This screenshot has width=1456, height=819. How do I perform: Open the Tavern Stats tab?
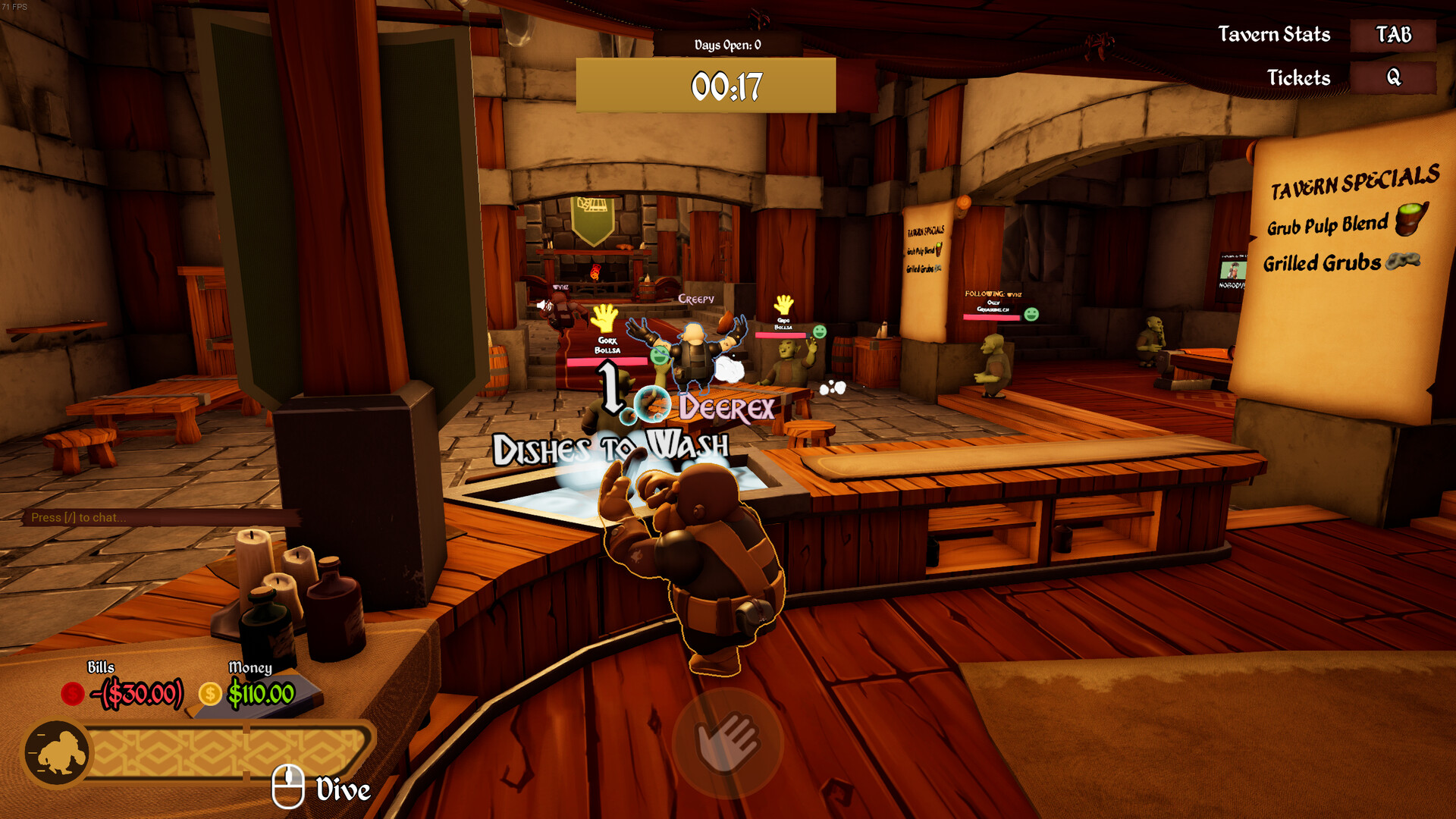tap(1392, 36)
